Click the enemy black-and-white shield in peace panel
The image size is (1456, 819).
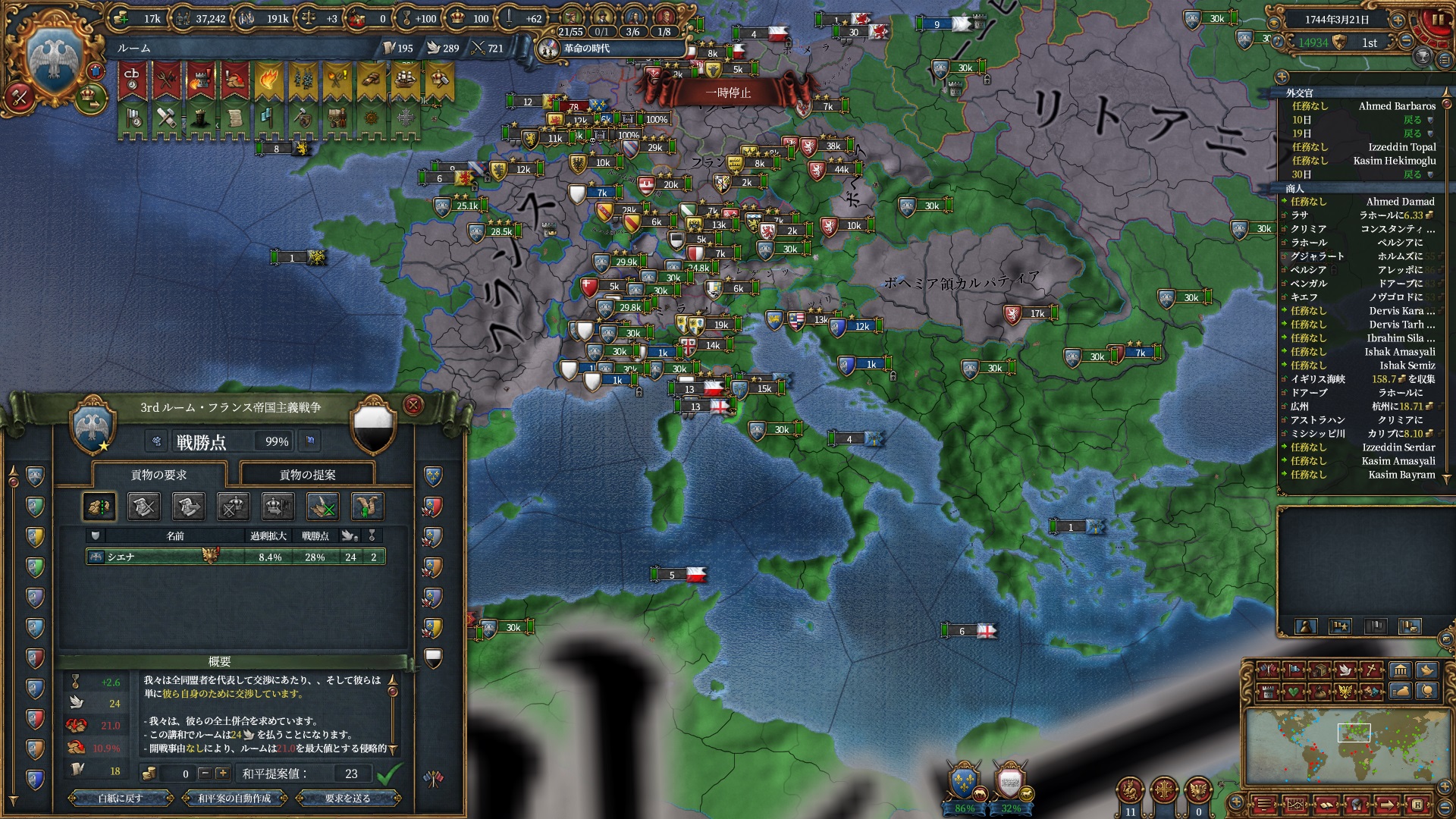click(374, 426)
